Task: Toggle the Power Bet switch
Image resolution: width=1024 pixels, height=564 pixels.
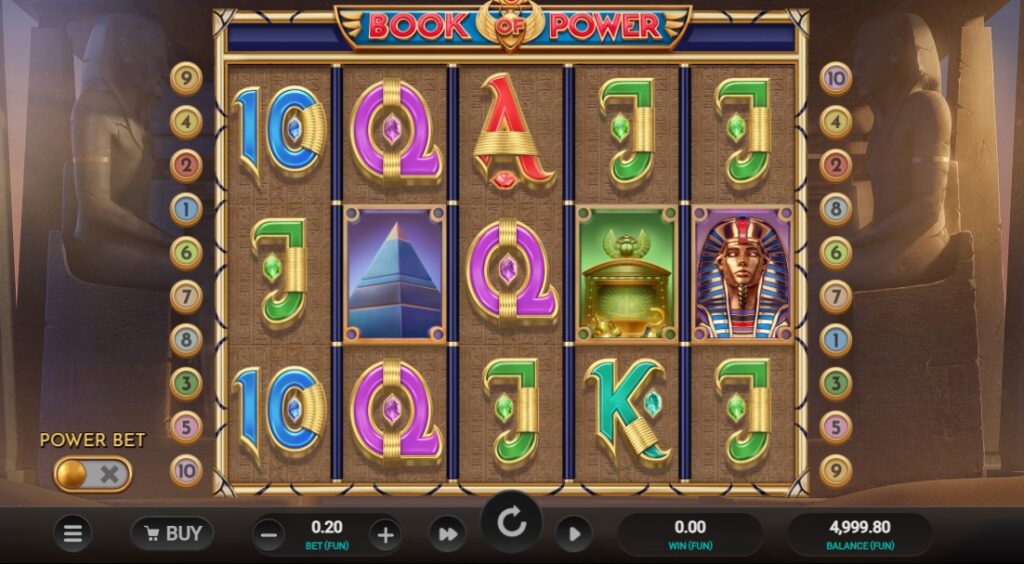Action: 92,474
